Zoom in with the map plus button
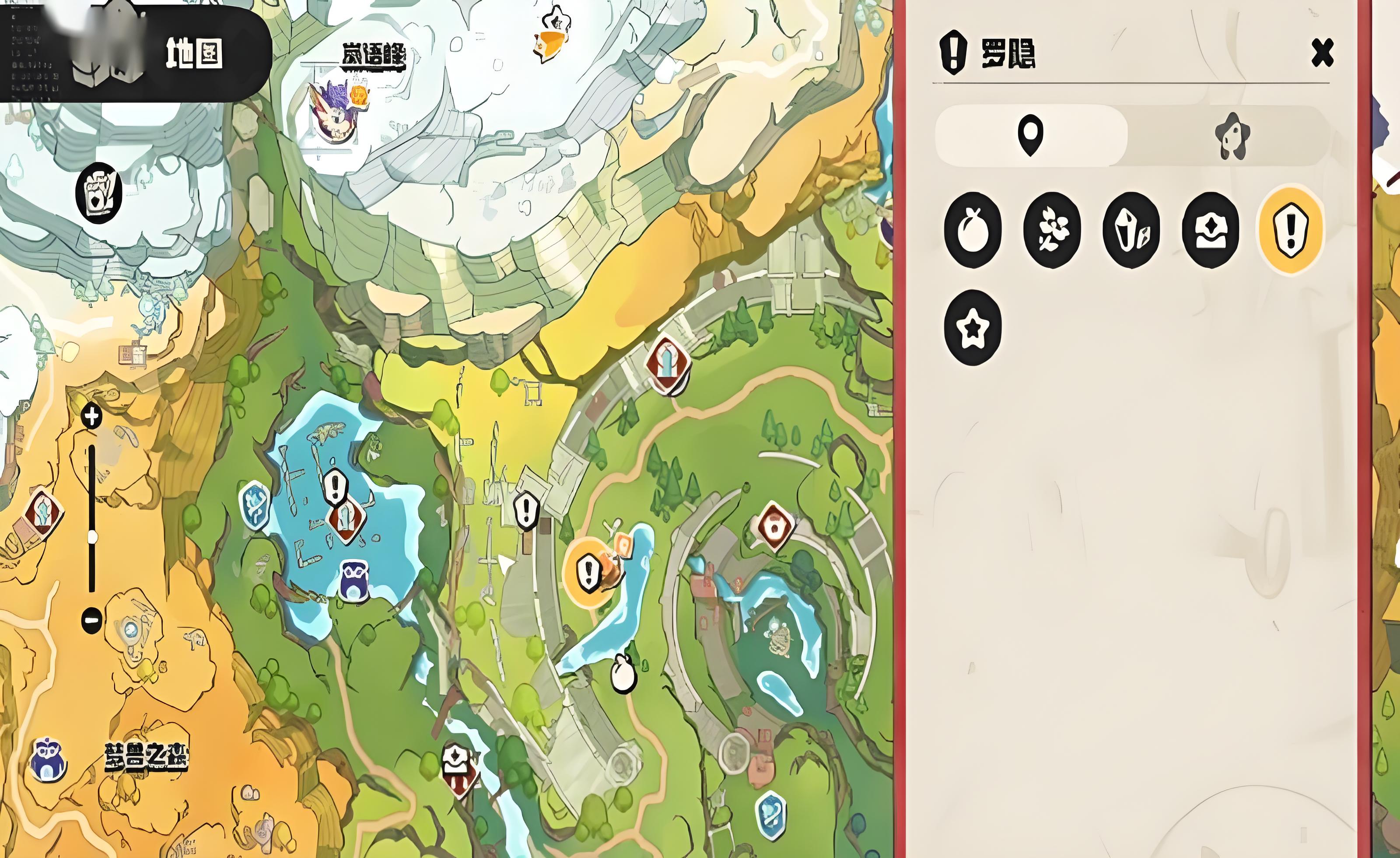 91,416
